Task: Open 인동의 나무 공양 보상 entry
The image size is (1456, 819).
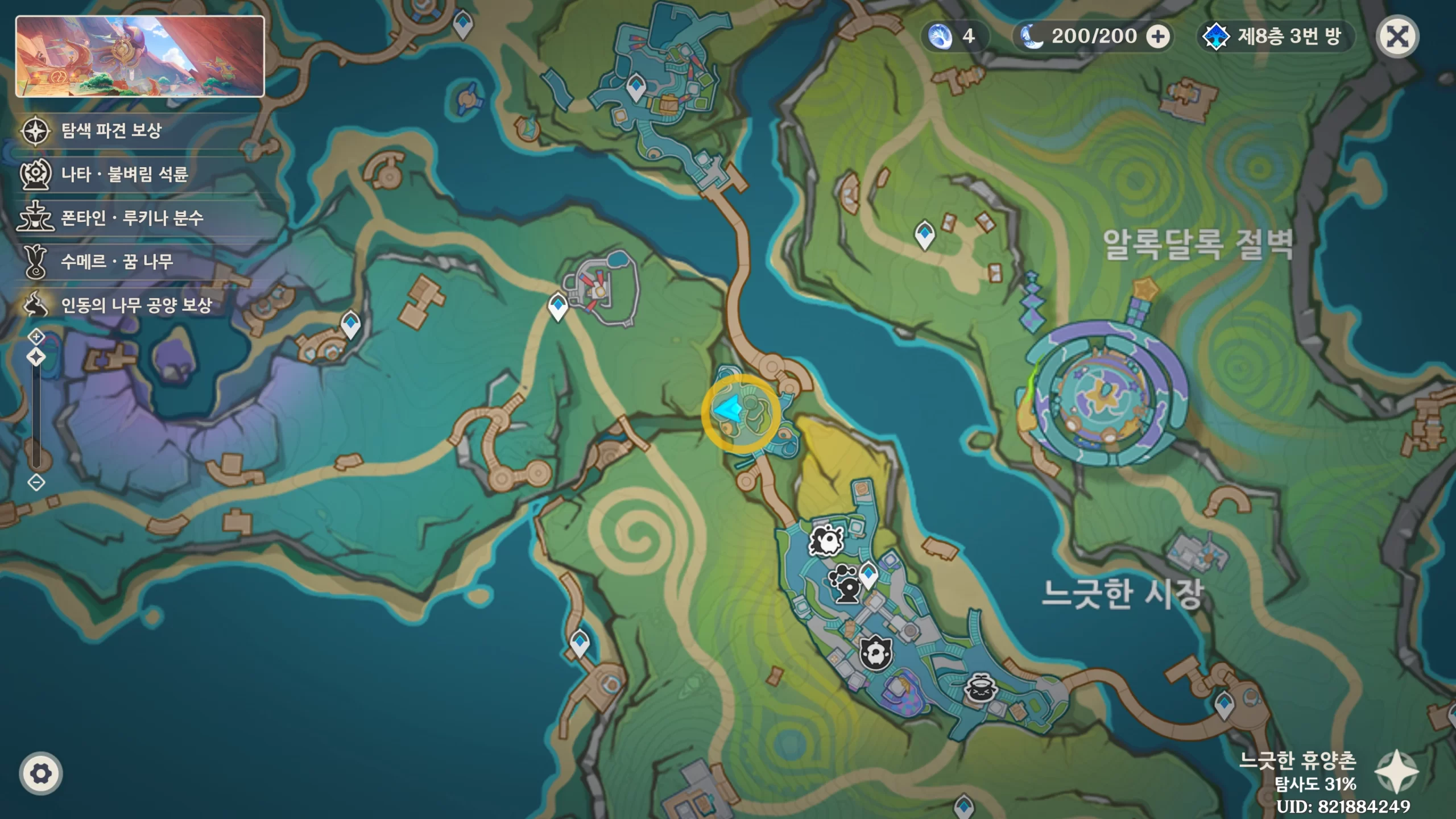Action: click(x=136, y=305)
